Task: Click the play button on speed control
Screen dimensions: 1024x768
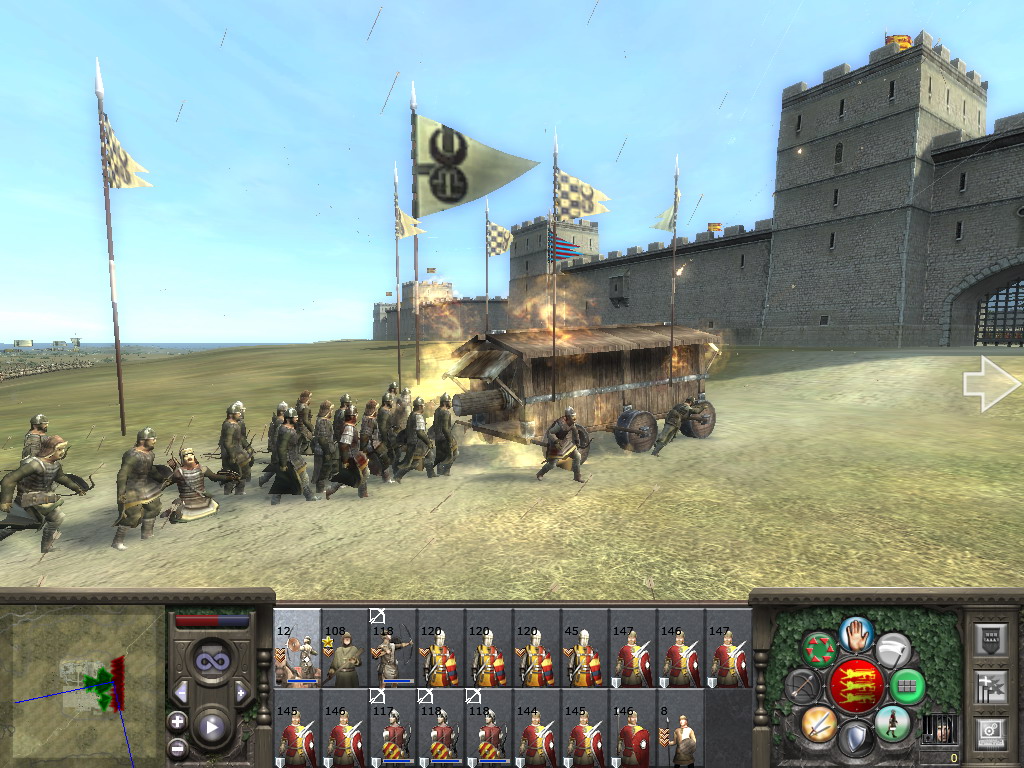Action: point(211,727)
